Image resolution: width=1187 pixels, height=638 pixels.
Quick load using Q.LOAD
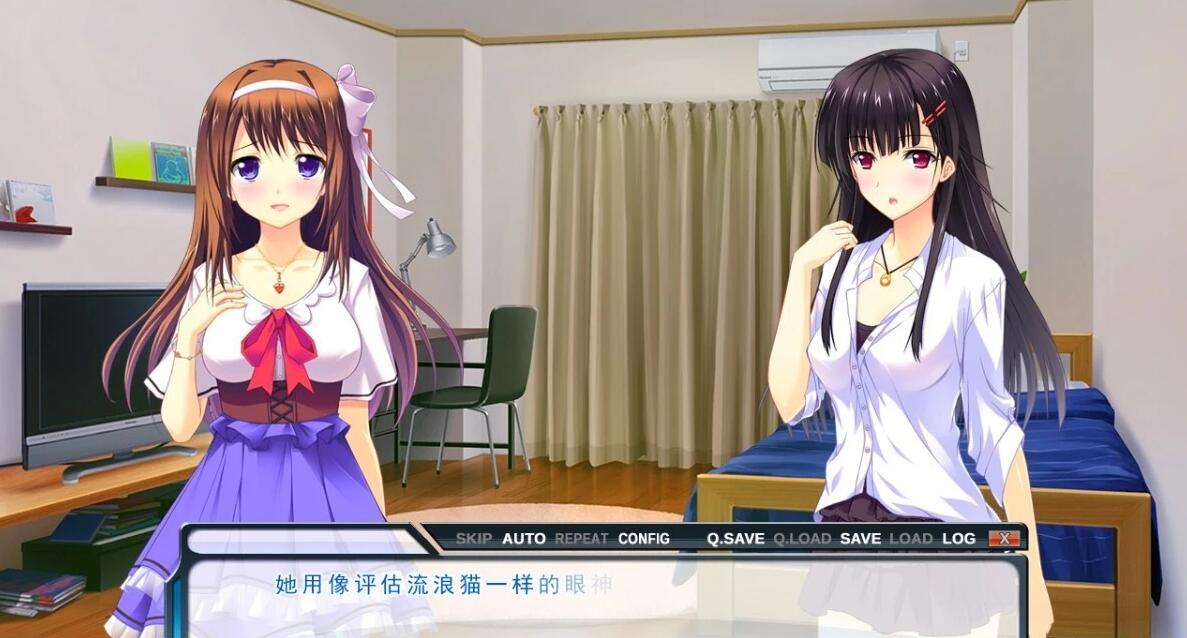point(802,538)
